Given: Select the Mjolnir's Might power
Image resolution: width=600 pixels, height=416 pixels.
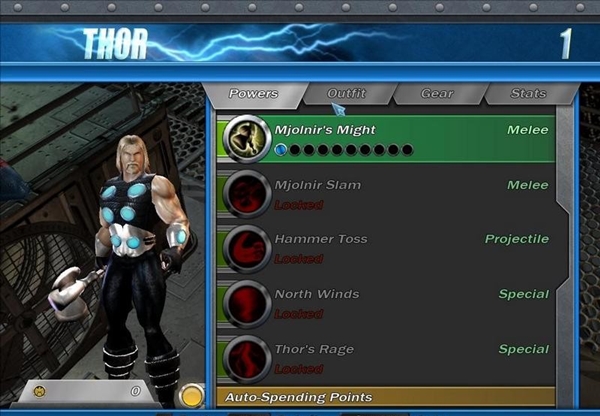Looking at the screenshot, I should pyautogui.click(x=385, y=138).
